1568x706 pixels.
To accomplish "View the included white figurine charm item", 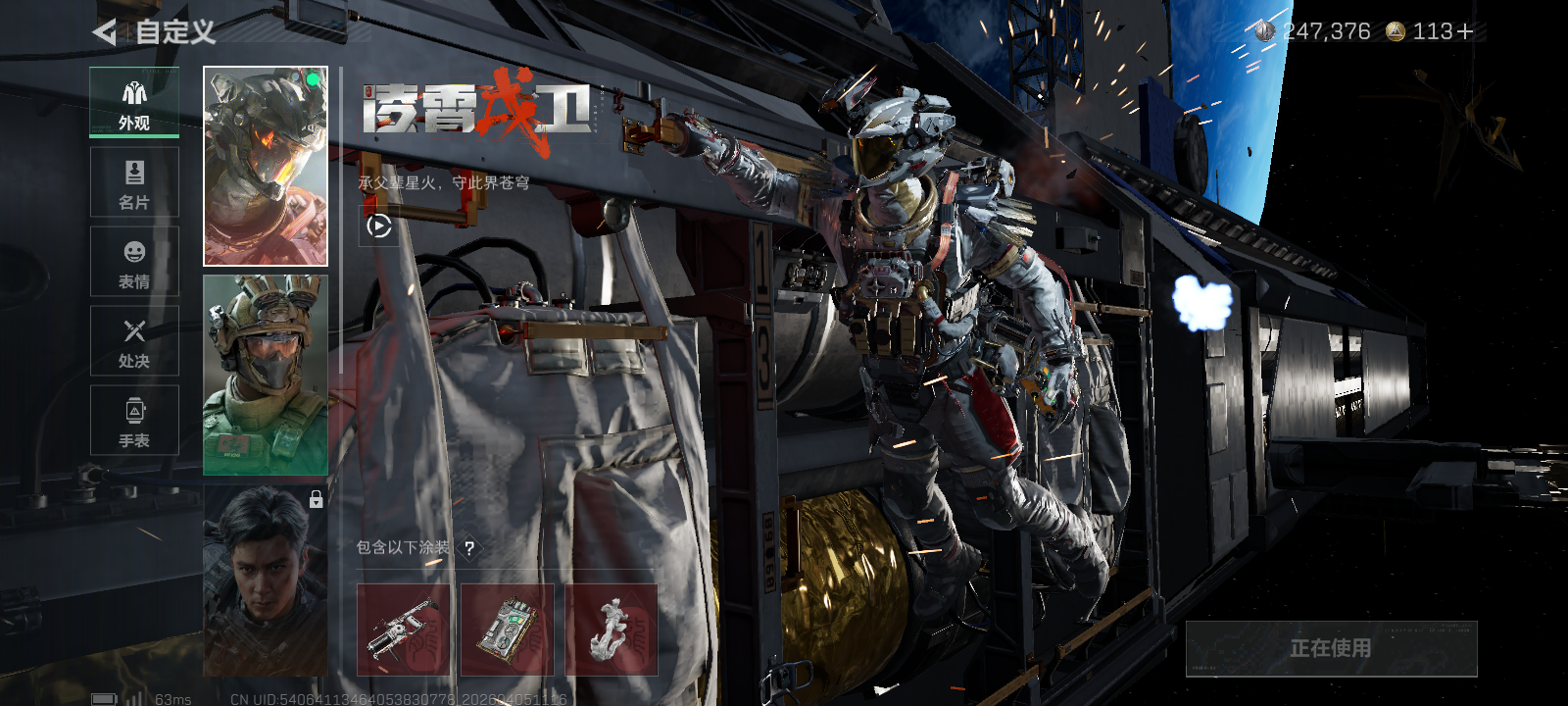I will click(x=611, y=630).
